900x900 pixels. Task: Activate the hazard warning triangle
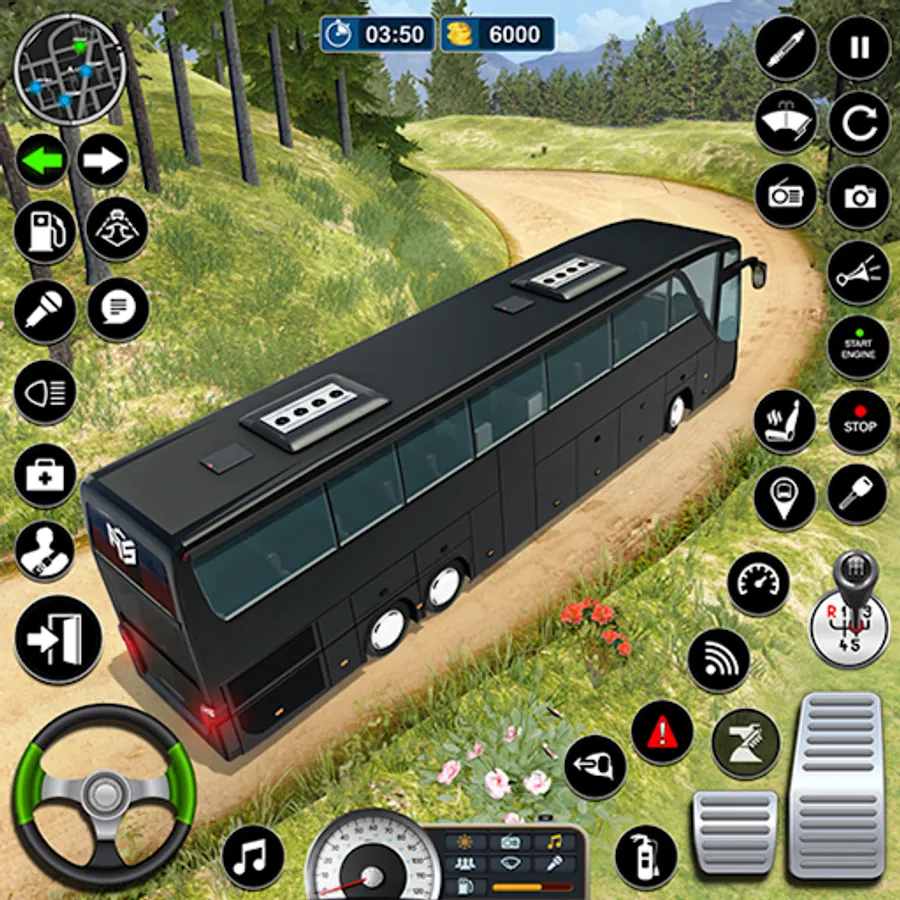point(662,732)
